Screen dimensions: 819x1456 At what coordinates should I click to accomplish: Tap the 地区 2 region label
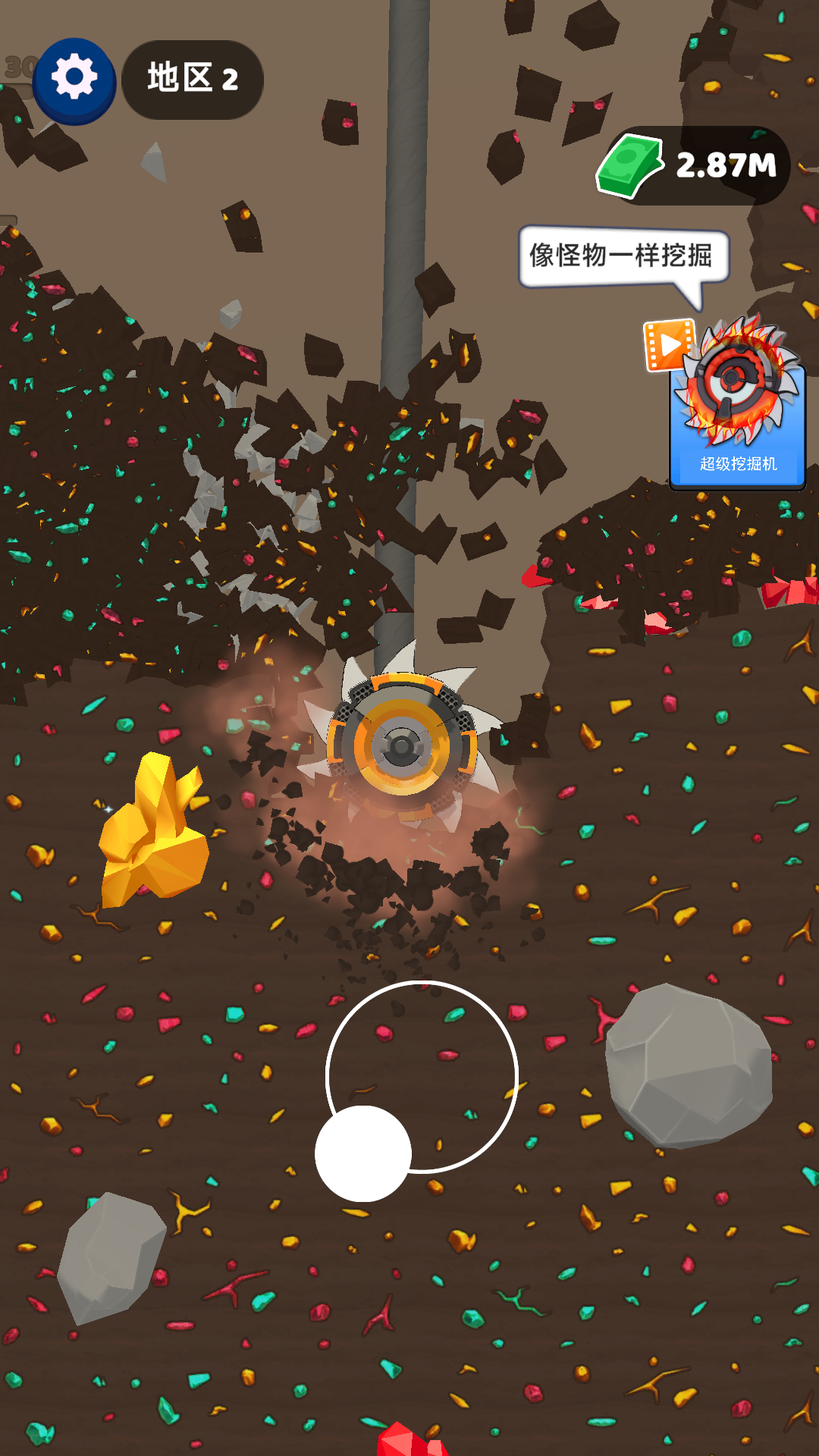pos(193,80)
